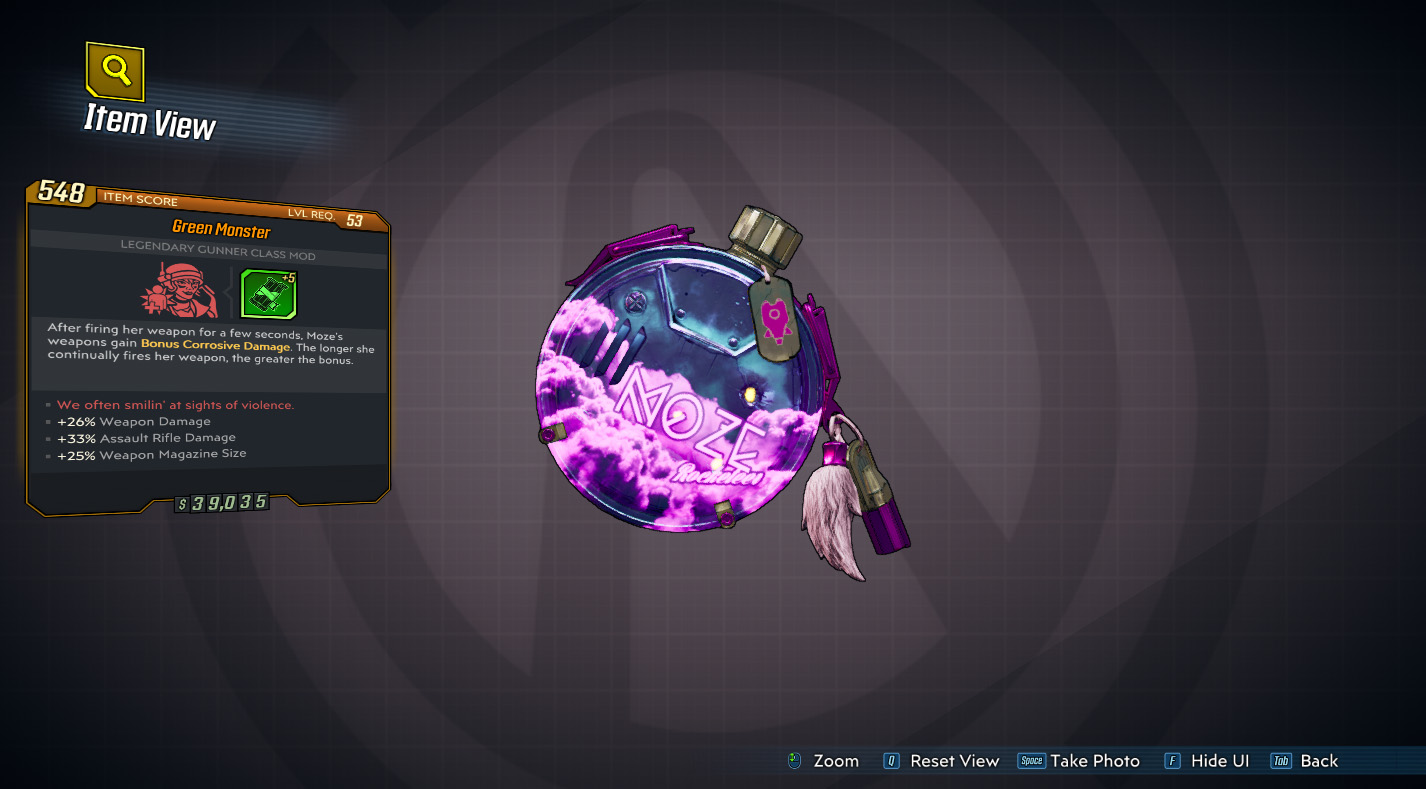Screen dimensions: 1426x789
Task: Click the Zoom mouse icon in bottom bar
Action: click(x=793, y=760)
